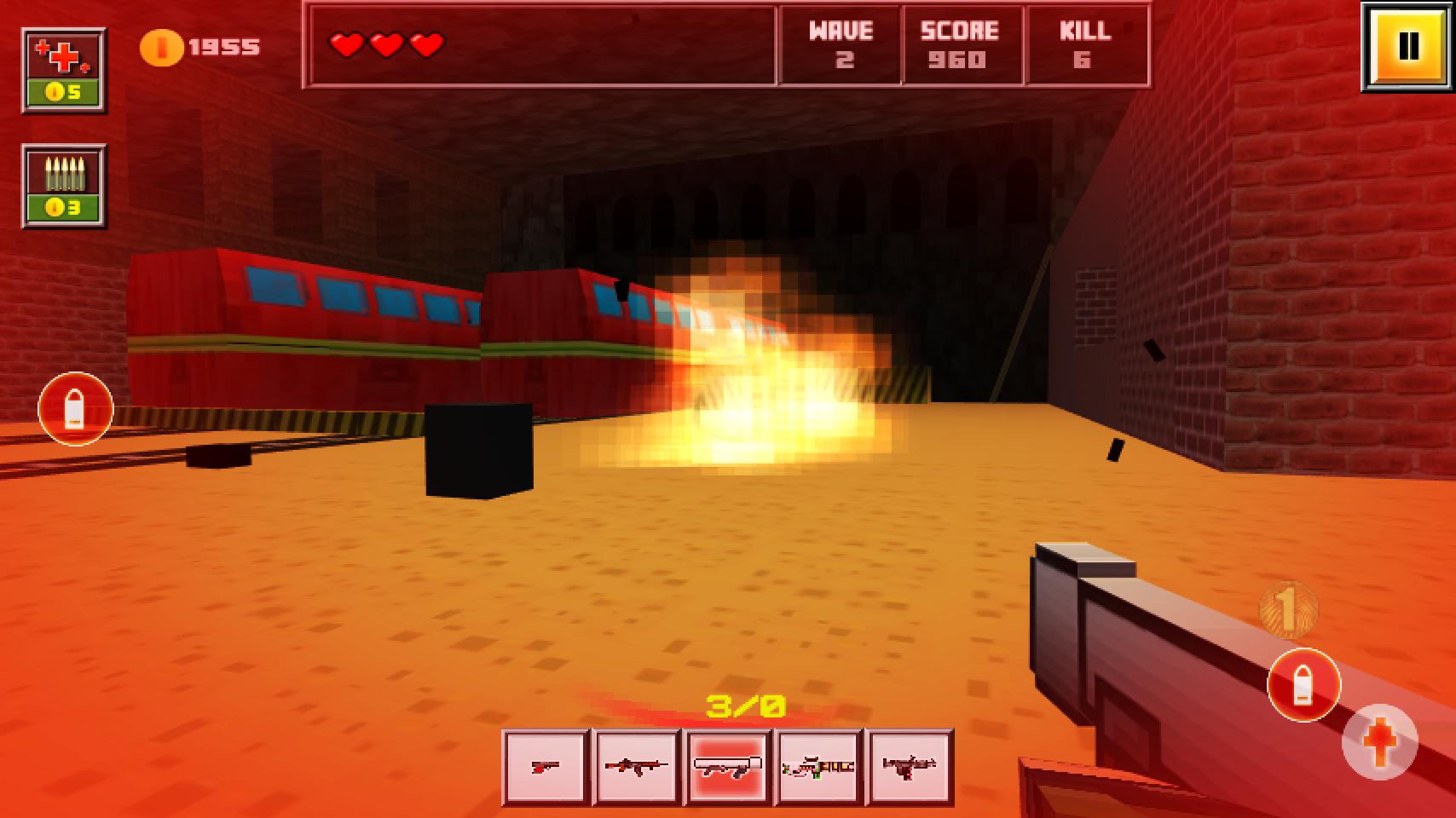Pause the game
Viewport: 1456px width, 818px height.
pos(1408,44)
